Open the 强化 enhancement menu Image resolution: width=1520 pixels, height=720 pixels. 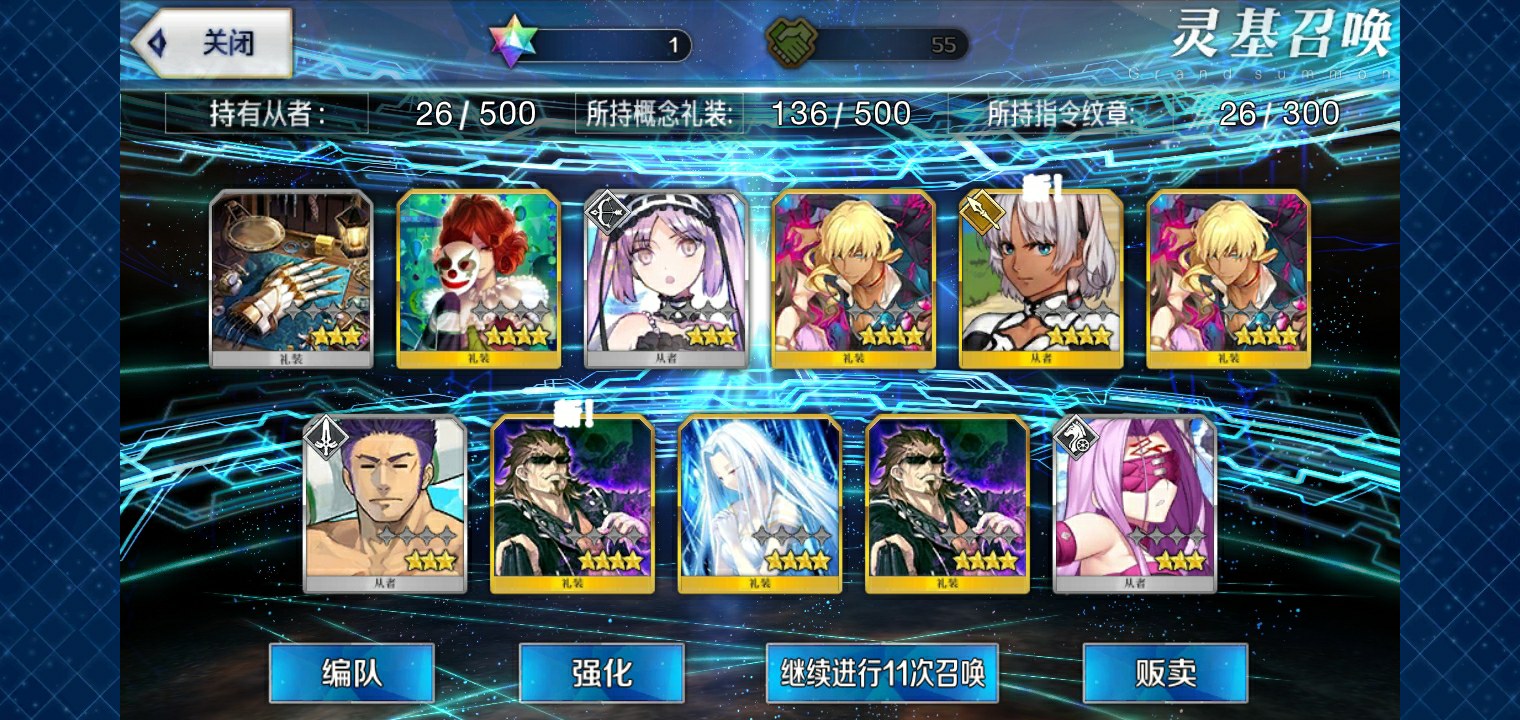[601, 672]
